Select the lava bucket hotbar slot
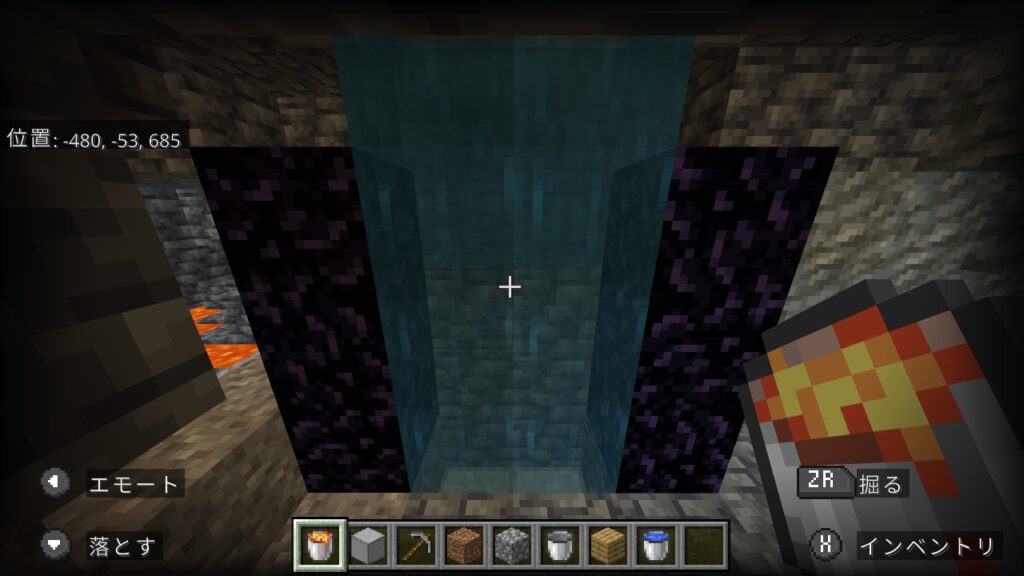The image size is (1024, 576). pos(321,545)
